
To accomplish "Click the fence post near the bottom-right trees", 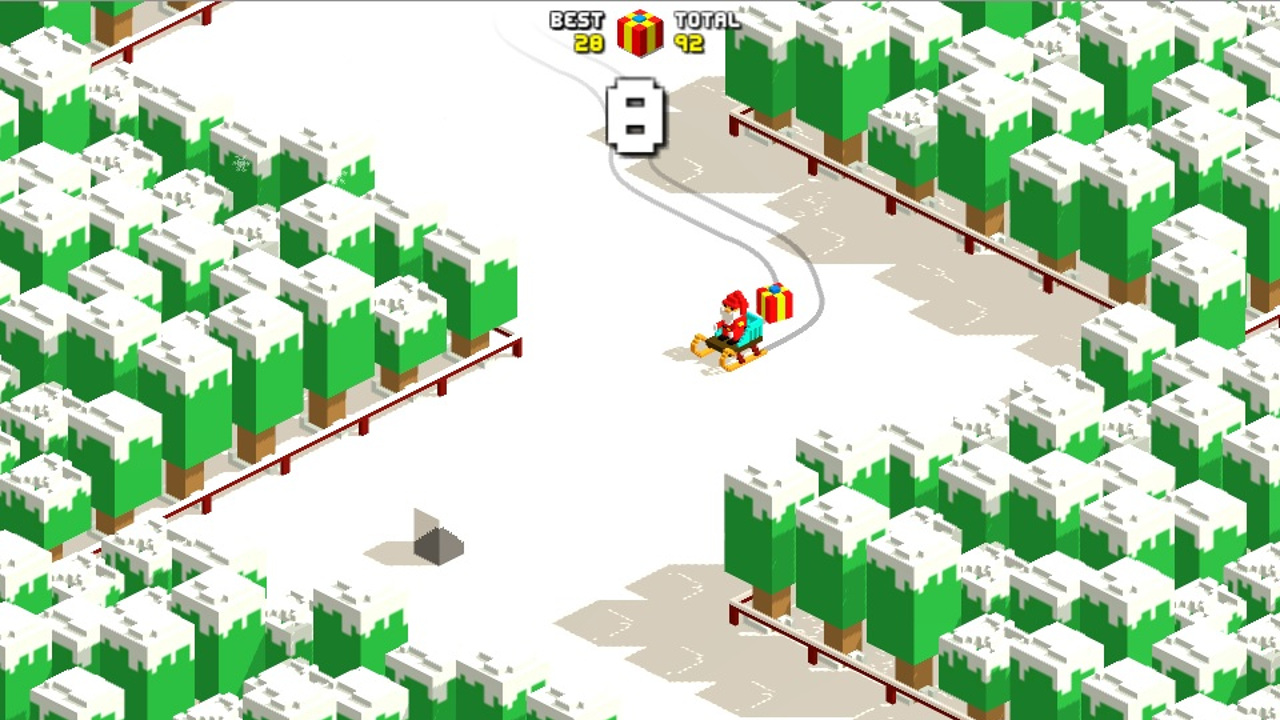I will [x=812, y=658].
